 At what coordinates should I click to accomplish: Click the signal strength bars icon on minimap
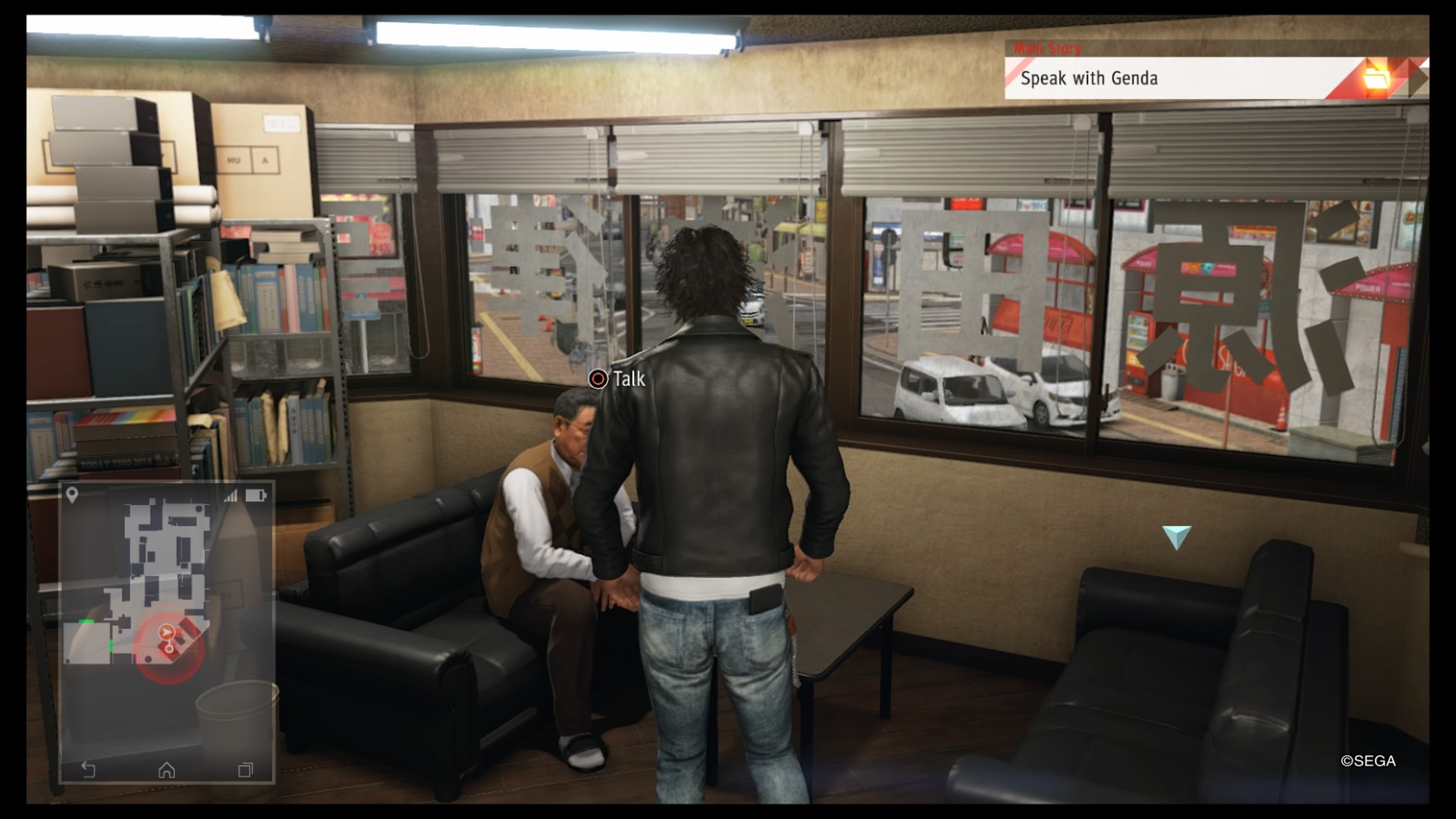[x=231, y=496]
